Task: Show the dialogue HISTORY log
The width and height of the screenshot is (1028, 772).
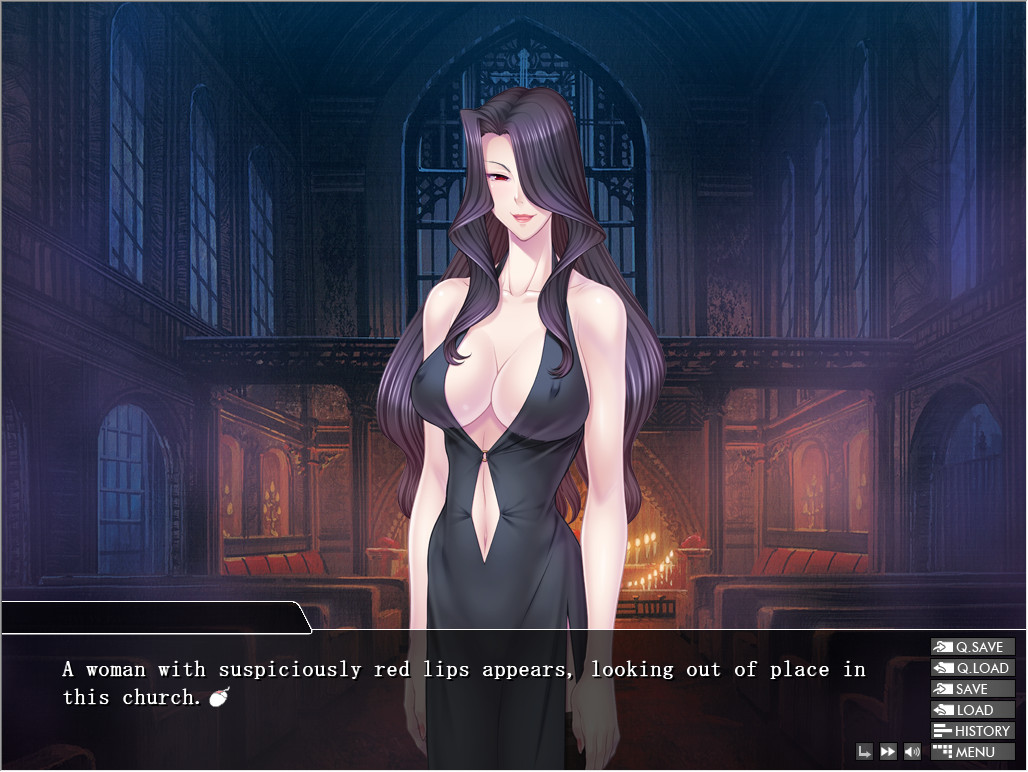Action: (x=972, y=731)
